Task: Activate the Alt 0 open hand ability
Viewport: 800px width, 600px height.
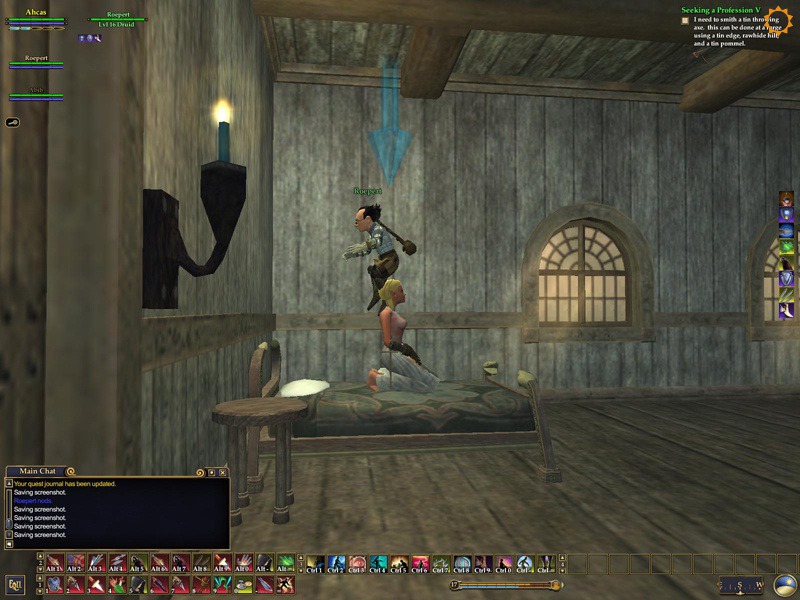Action: pos(243,564)
